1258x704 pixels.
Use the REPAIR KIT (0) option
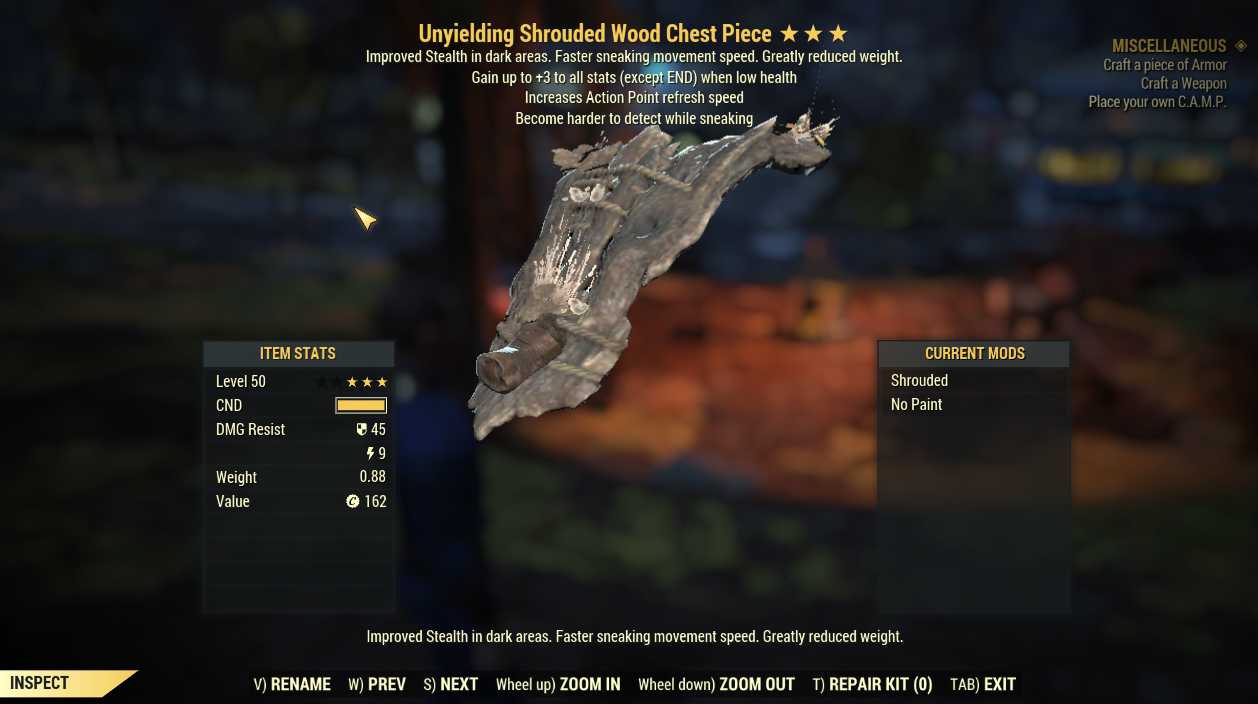click(x=872, y=685)
